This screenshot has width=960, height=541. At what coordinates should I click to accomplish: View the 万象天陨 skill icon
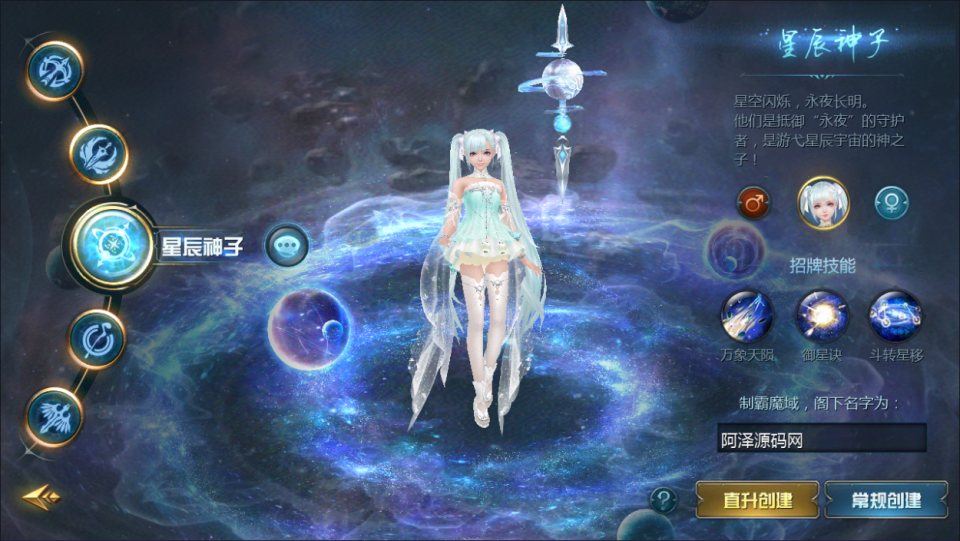click(x=747, y=316)
